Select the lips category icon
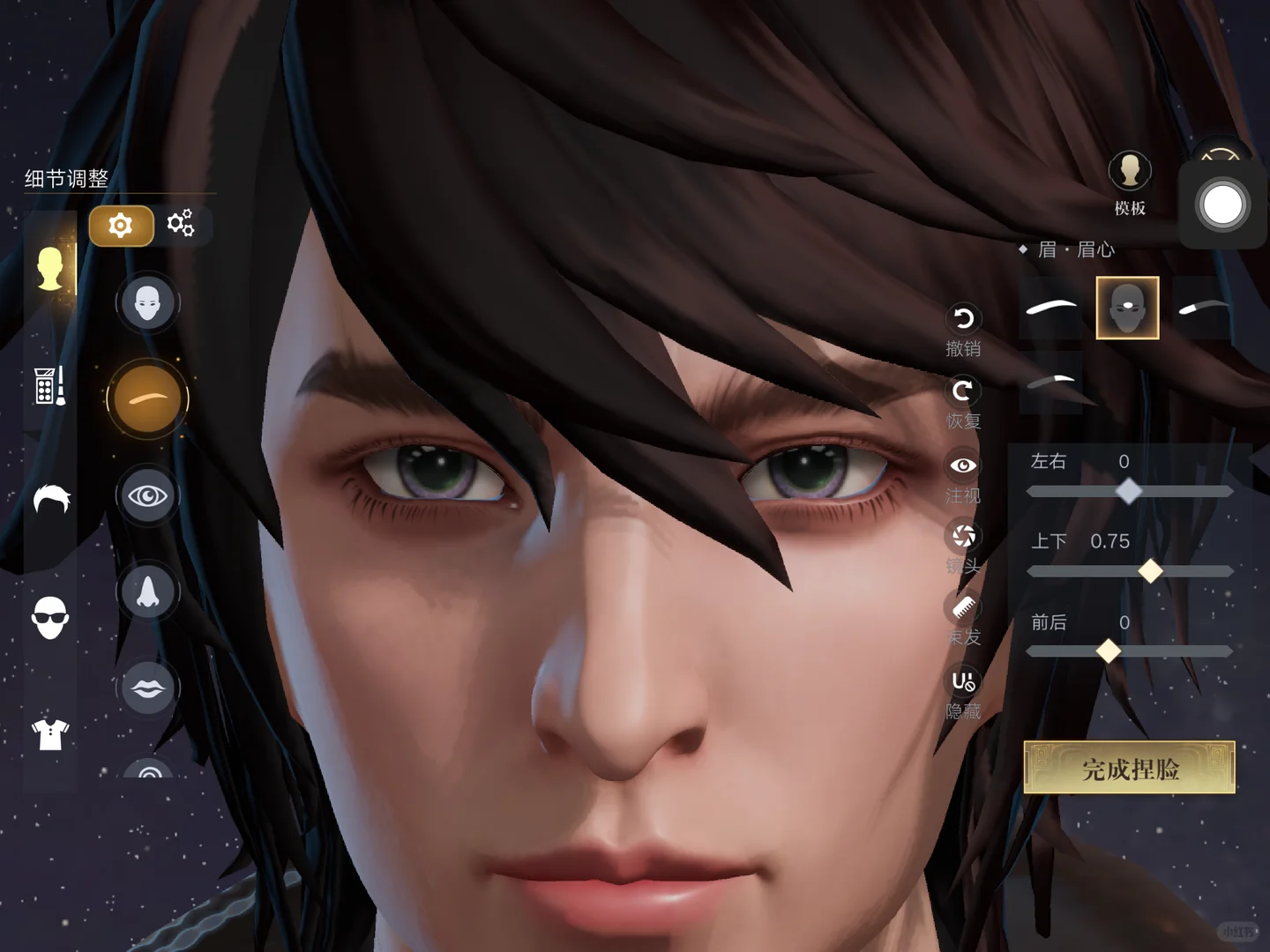 click(x=147, y=688)
